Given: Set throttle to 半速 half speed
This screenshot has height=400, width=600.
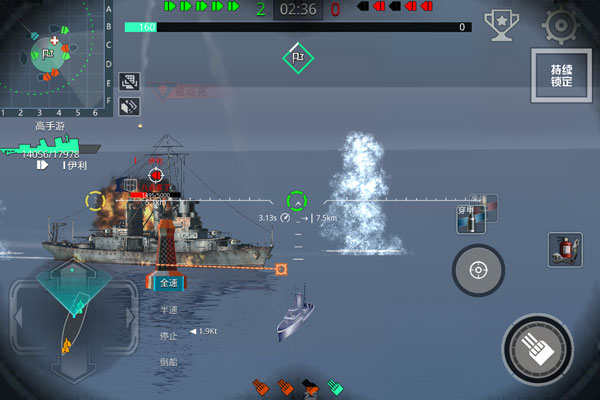Looking at the screenshot, I should (168, 310).
